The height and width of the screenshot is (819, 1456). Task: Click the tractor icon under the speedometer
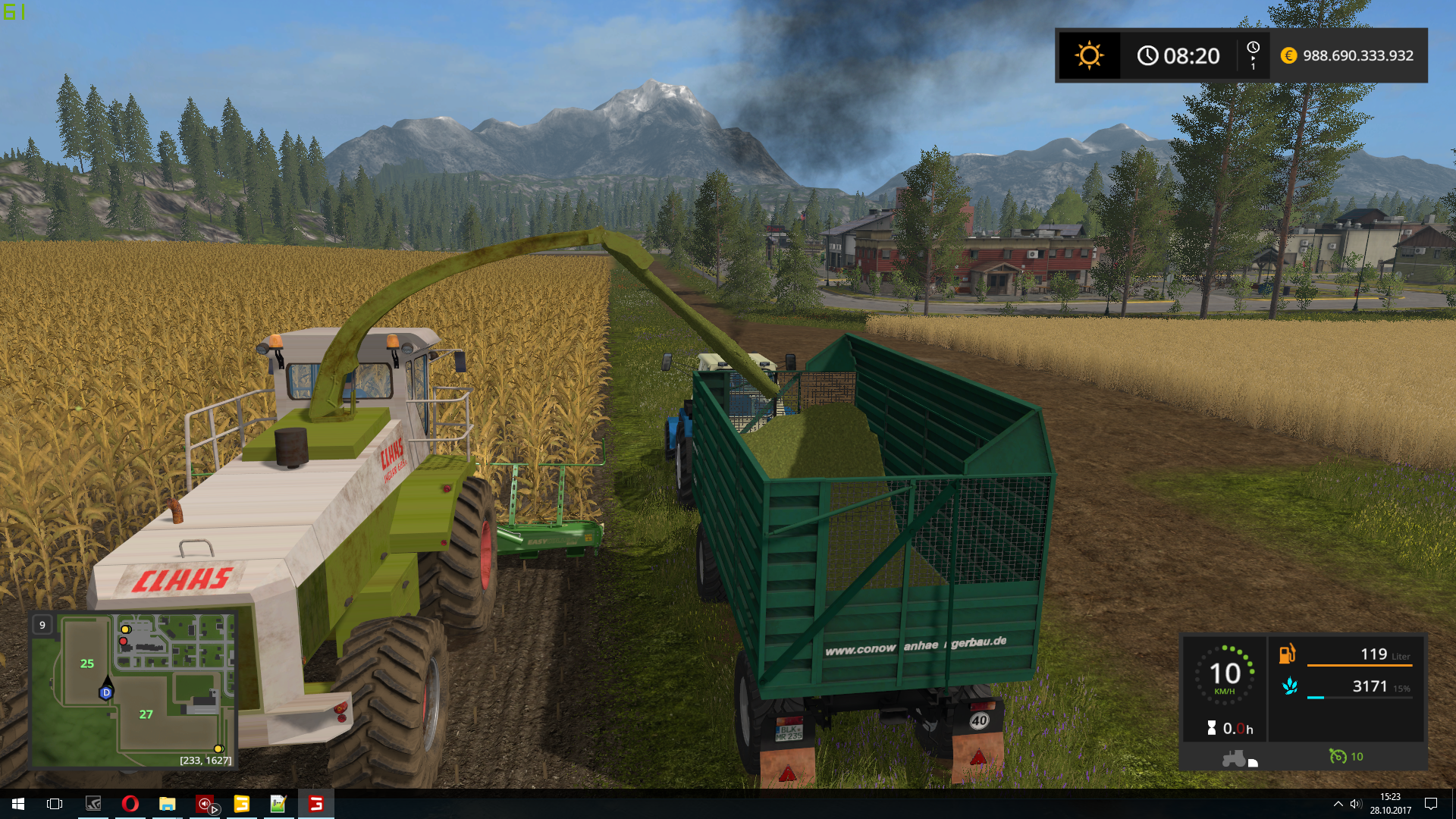click(1234, 758)
